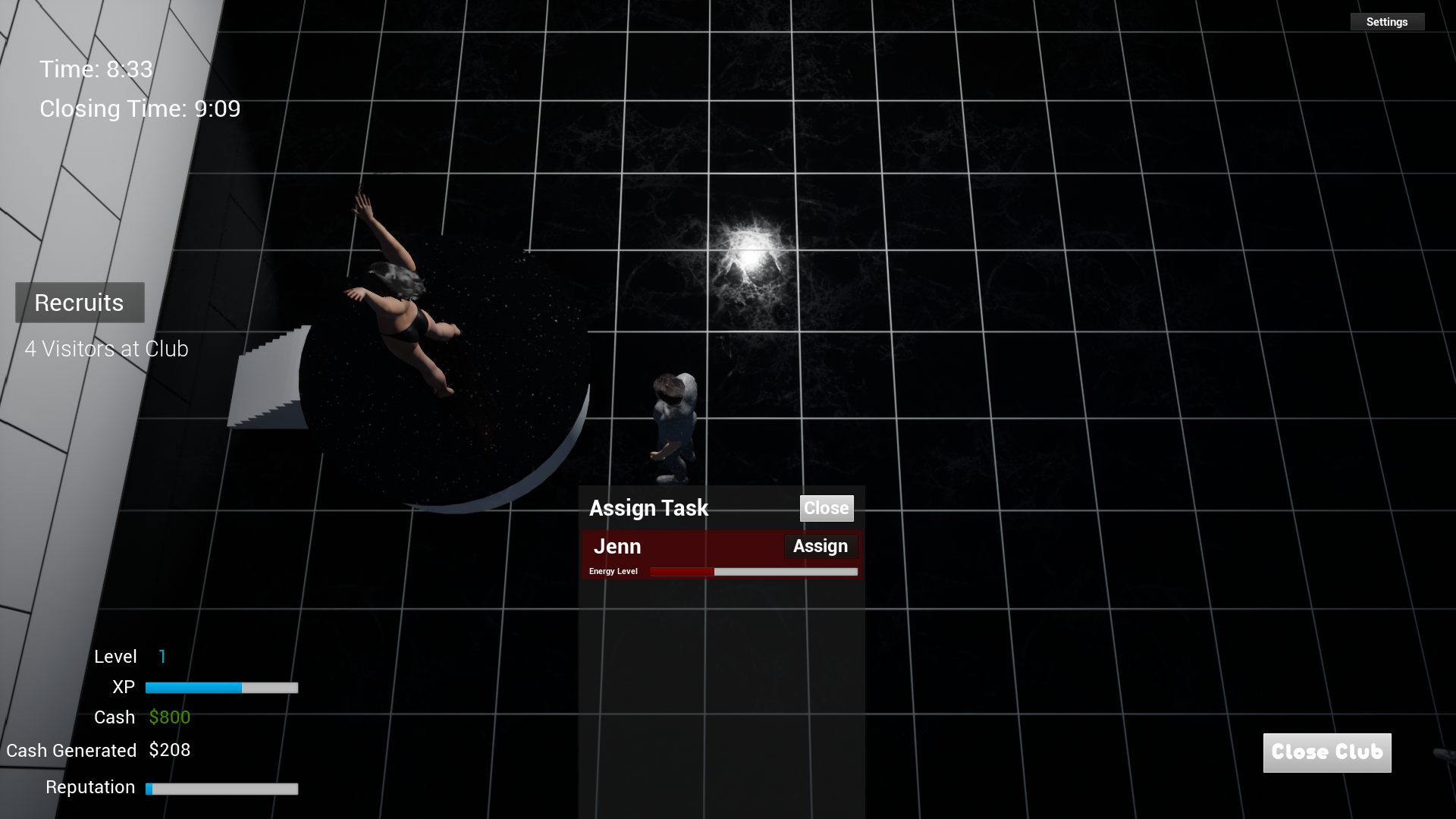Assign the task to Jenn
The image size is (1456, 819).
pos(820,546)
